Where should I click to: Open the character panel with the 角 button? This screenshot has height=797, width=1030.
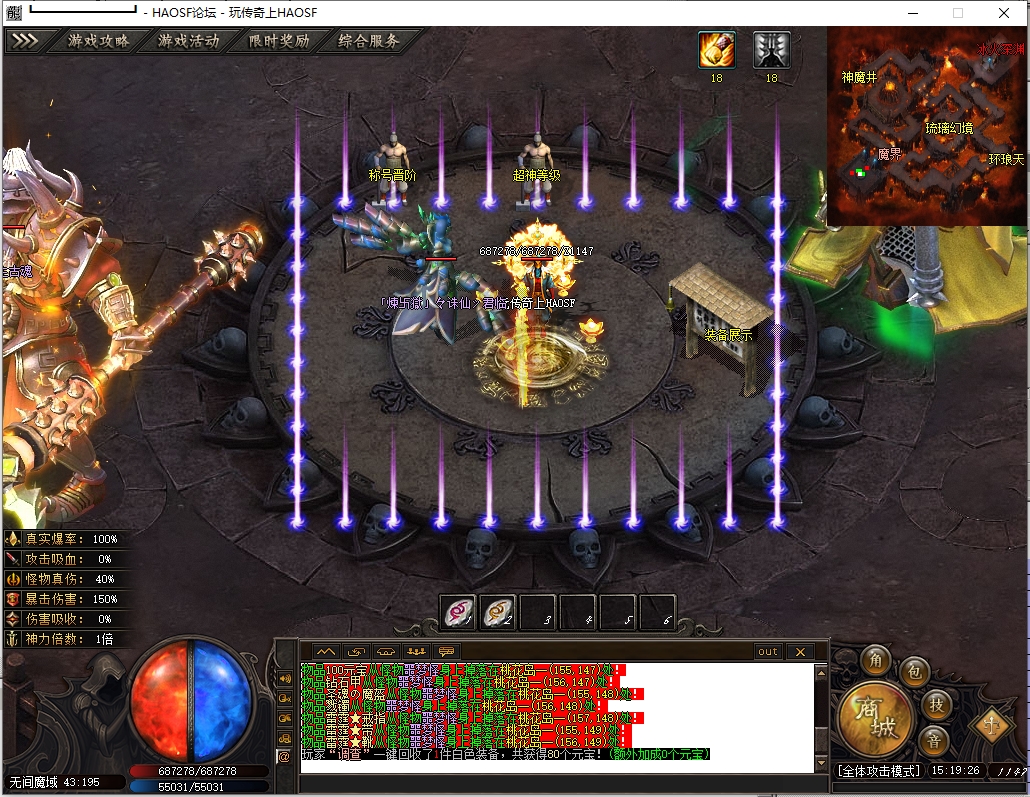(878, 661)
